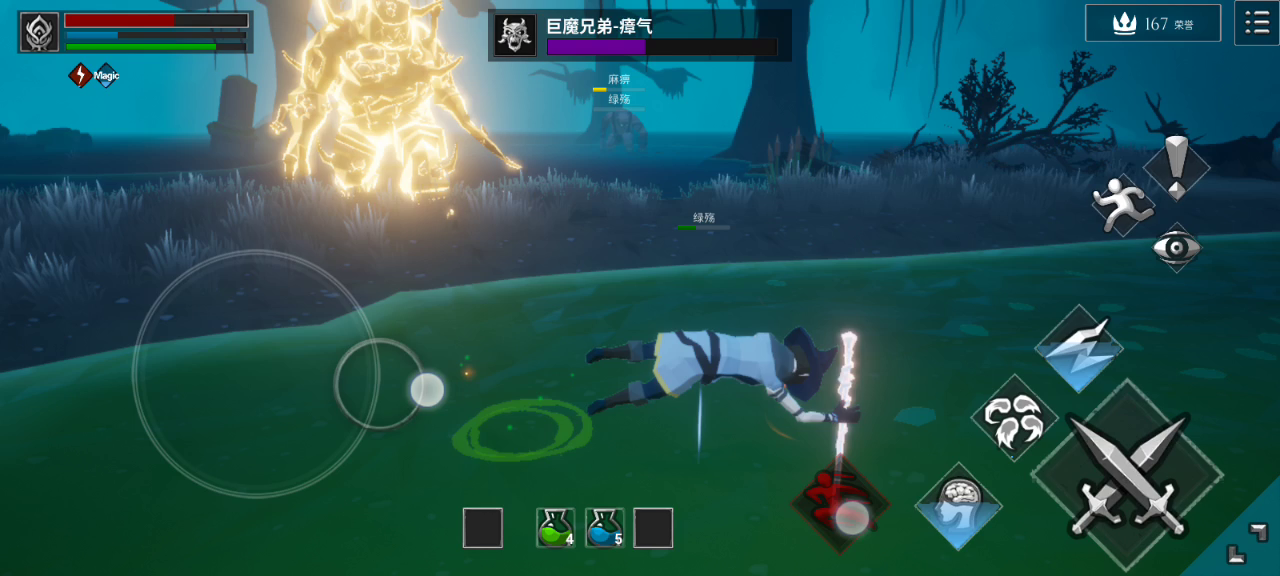Click the corner bracket icon at bottom right
Screen dimensions: 1280x576
coord(1247,542)
